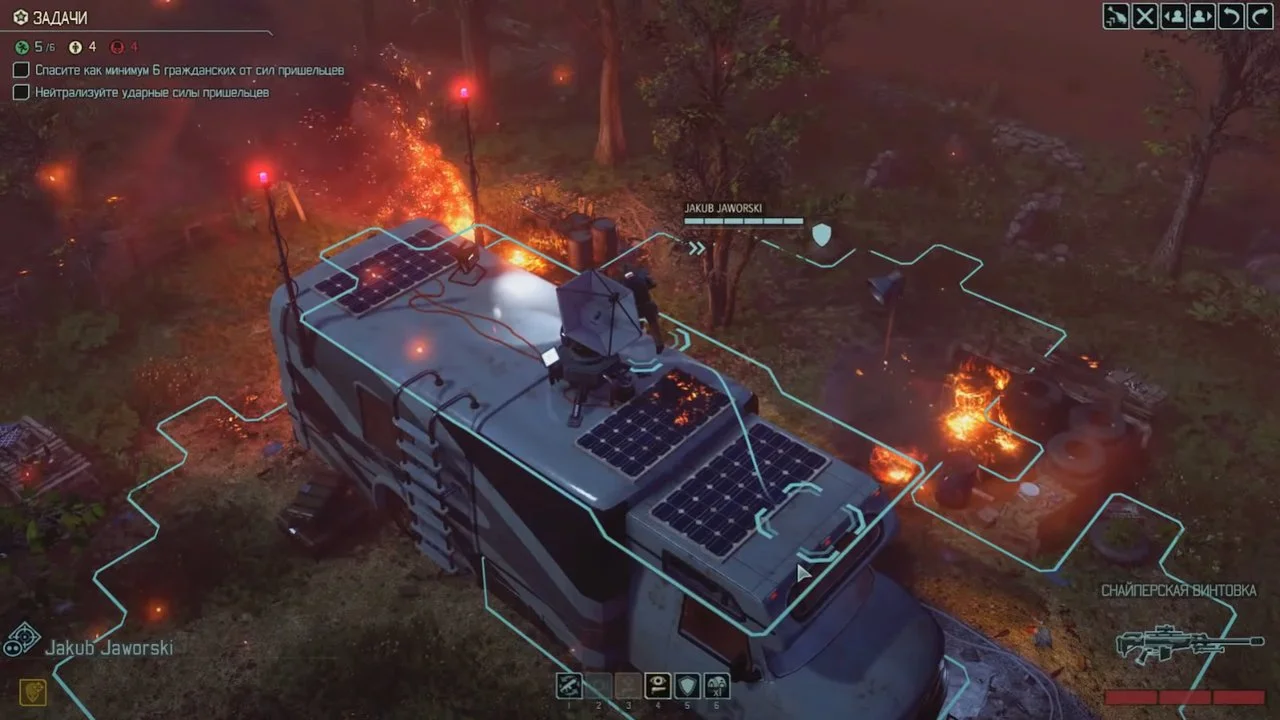The image size is (1280, 720).
Task: Click the evac helicopter button
Action: [1116, 16]
